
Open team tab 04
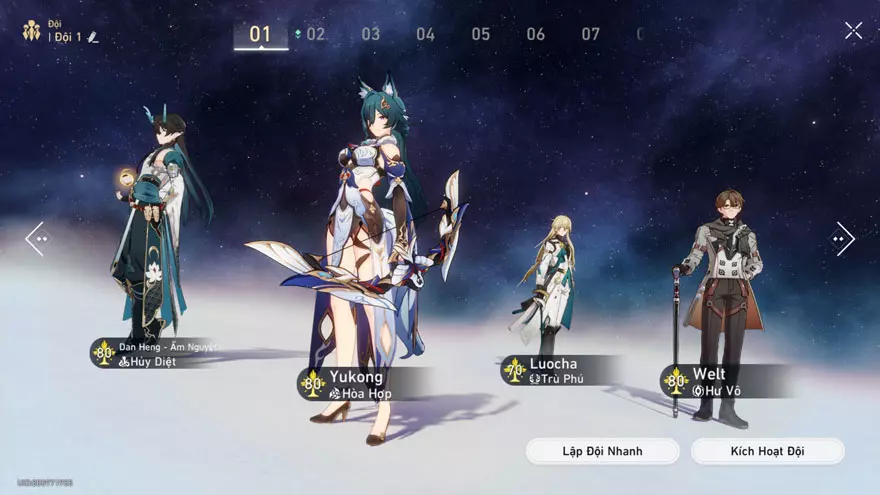(x=426, y=34)
